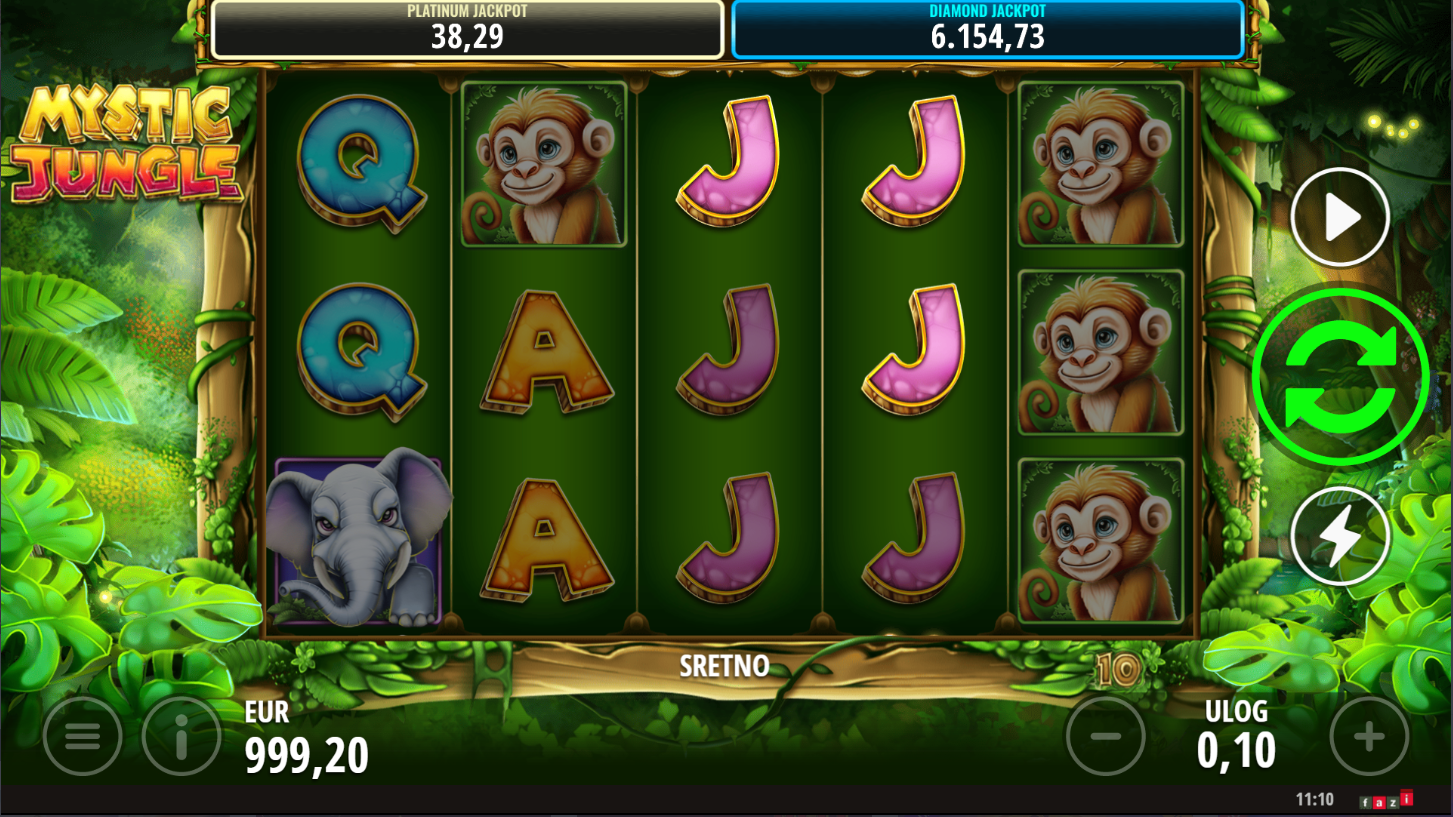Select the Diamond Jackpot panel
Viewport: 1453px width, 817px height.
987,29
